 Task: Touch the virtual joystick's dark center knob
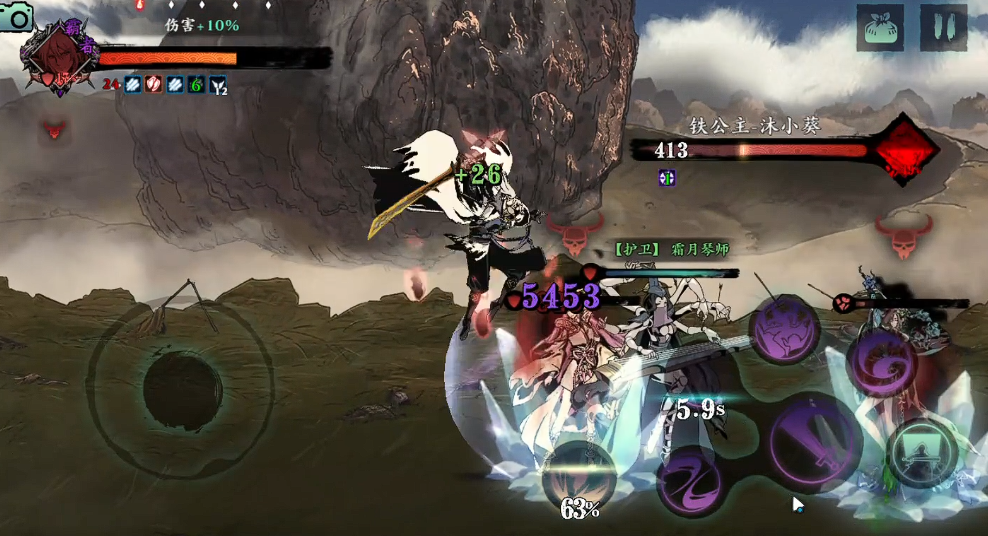point(181,385)
